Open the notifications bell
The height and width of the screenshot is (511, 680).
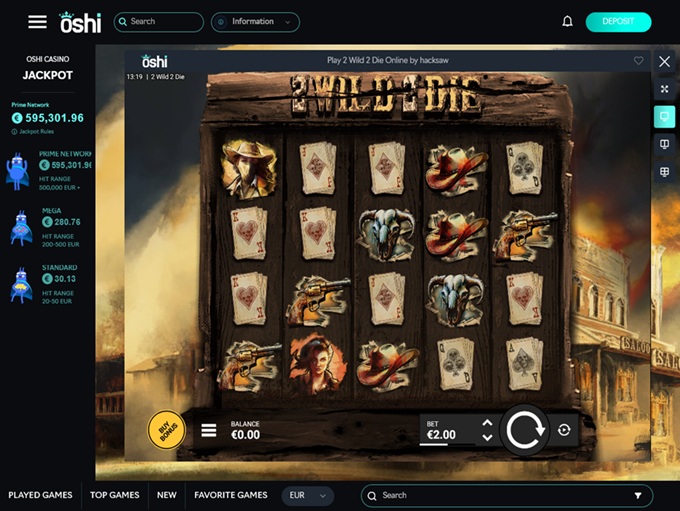tap(568, 21)
